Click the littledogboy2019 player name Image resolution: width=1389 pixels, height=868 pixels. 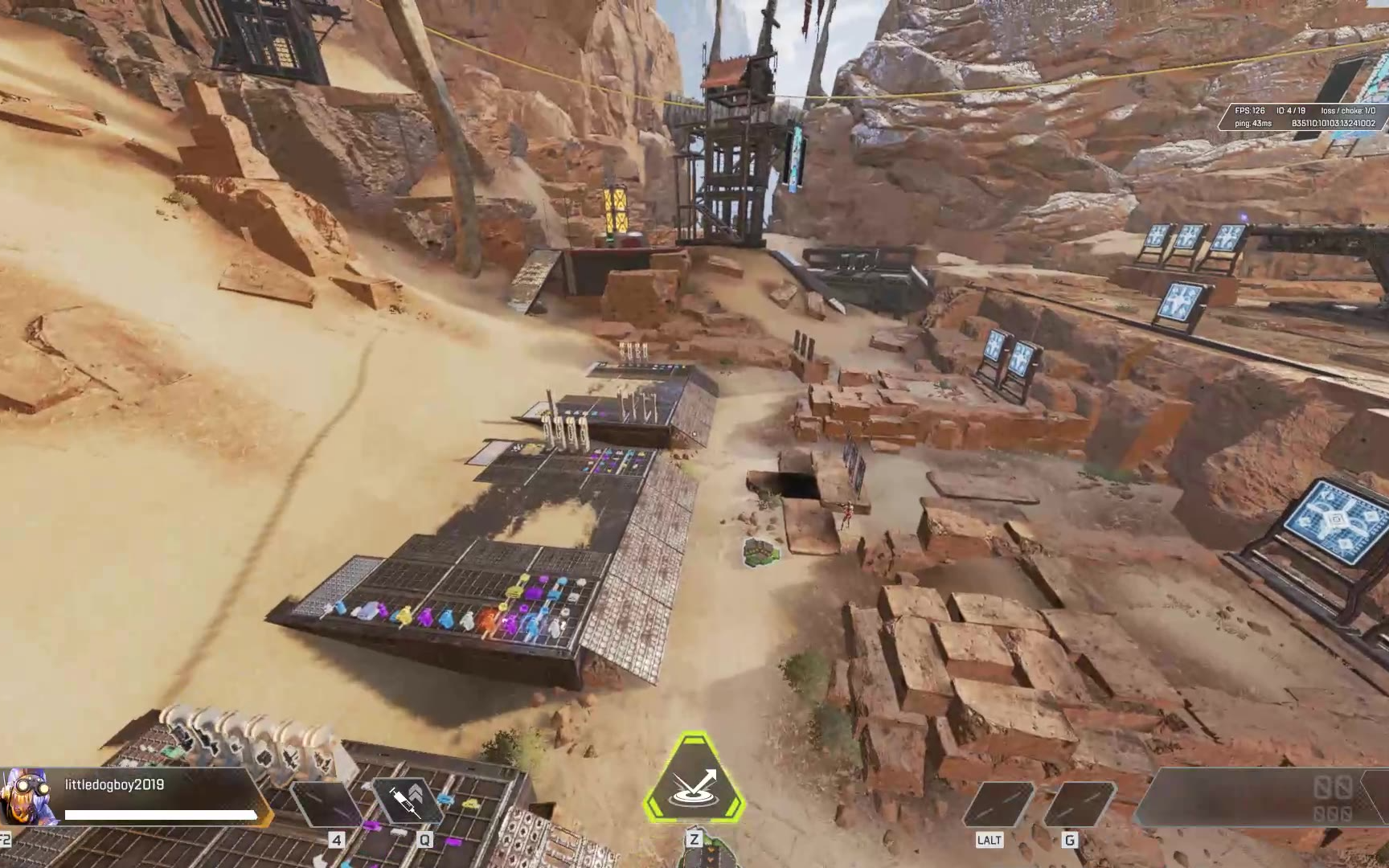pyautogui.click(x=114, y=784)
